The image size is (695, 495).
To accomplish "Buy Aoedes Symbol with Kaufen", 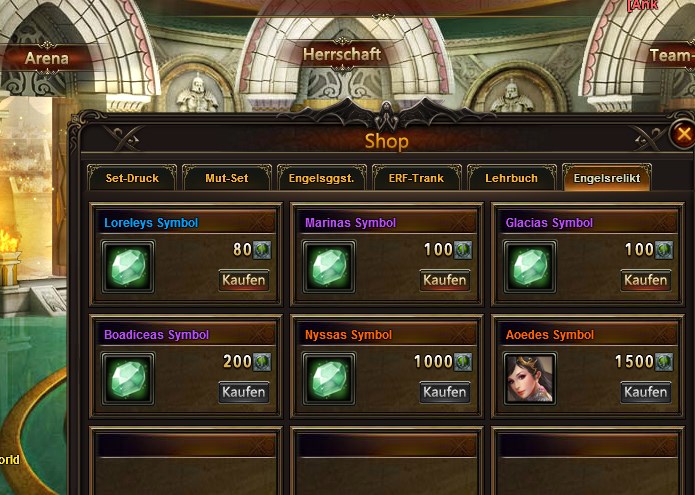I will (645, 392).
